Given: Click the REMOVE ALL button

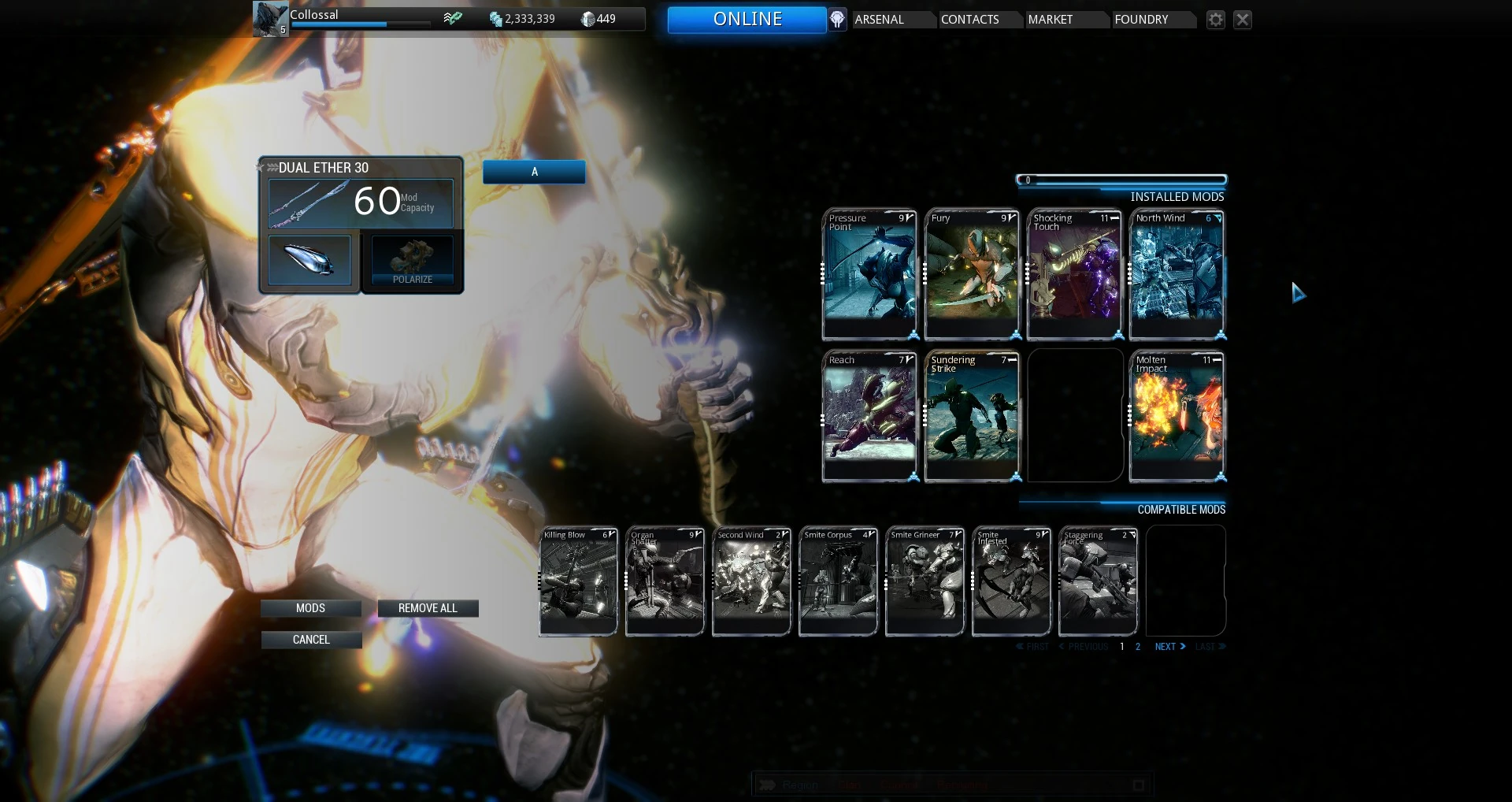Looking at the screenshot, I should coord(428,607).
